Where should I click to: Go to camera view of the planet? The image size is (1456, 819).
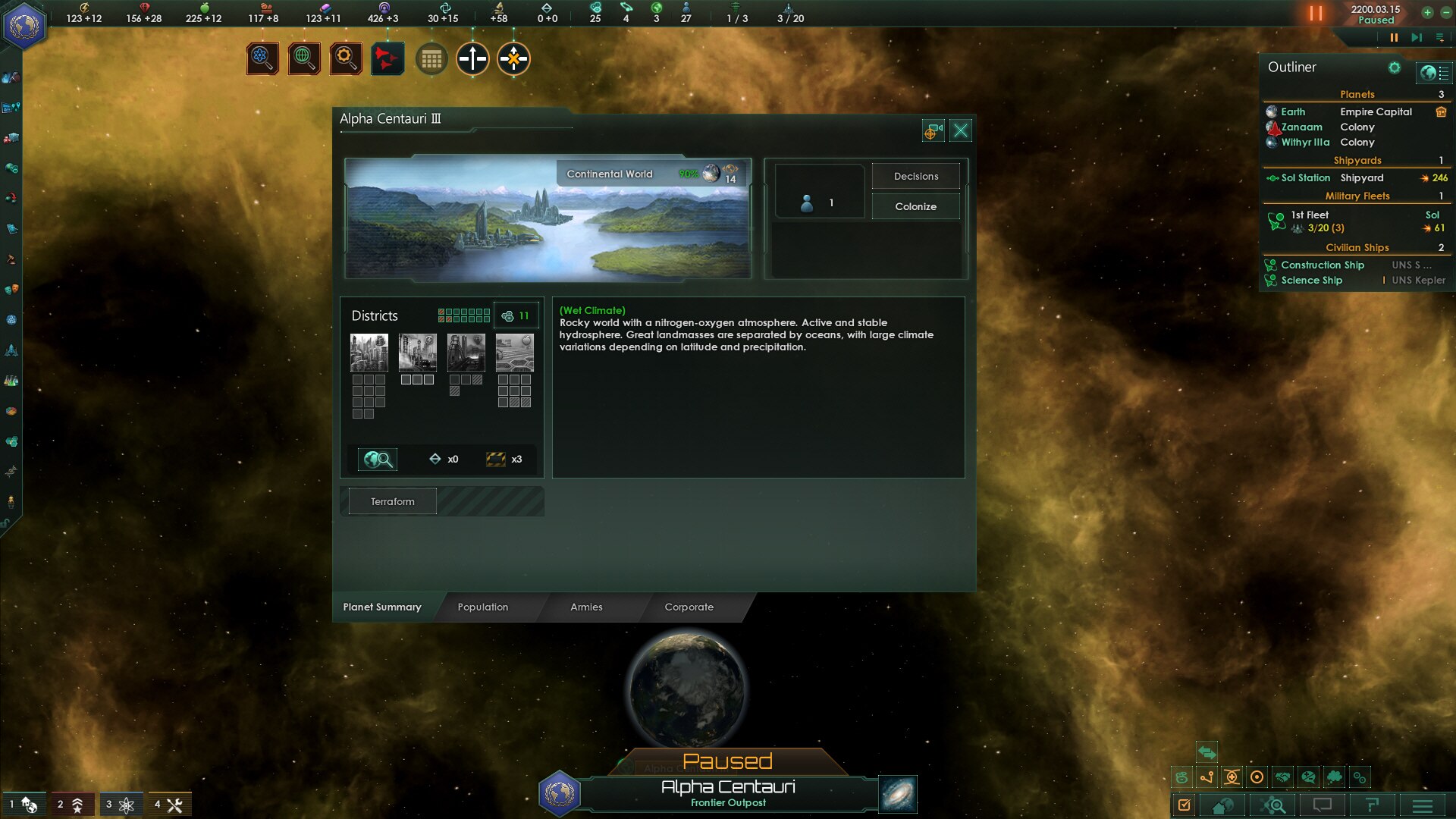point(933,131)
